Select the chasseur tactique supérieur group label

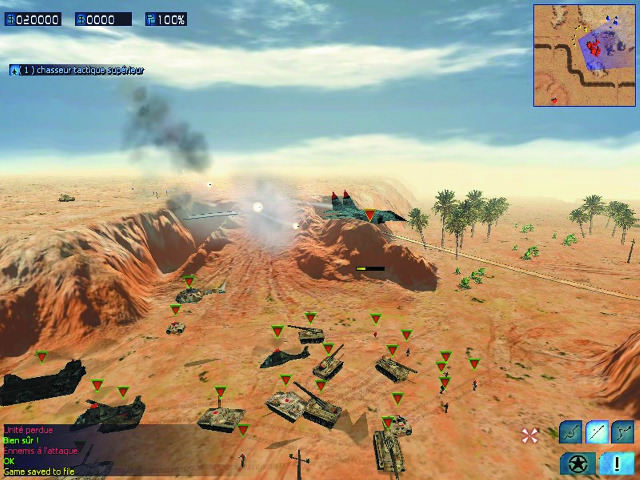pyautogui.click(x=78, y=70)
